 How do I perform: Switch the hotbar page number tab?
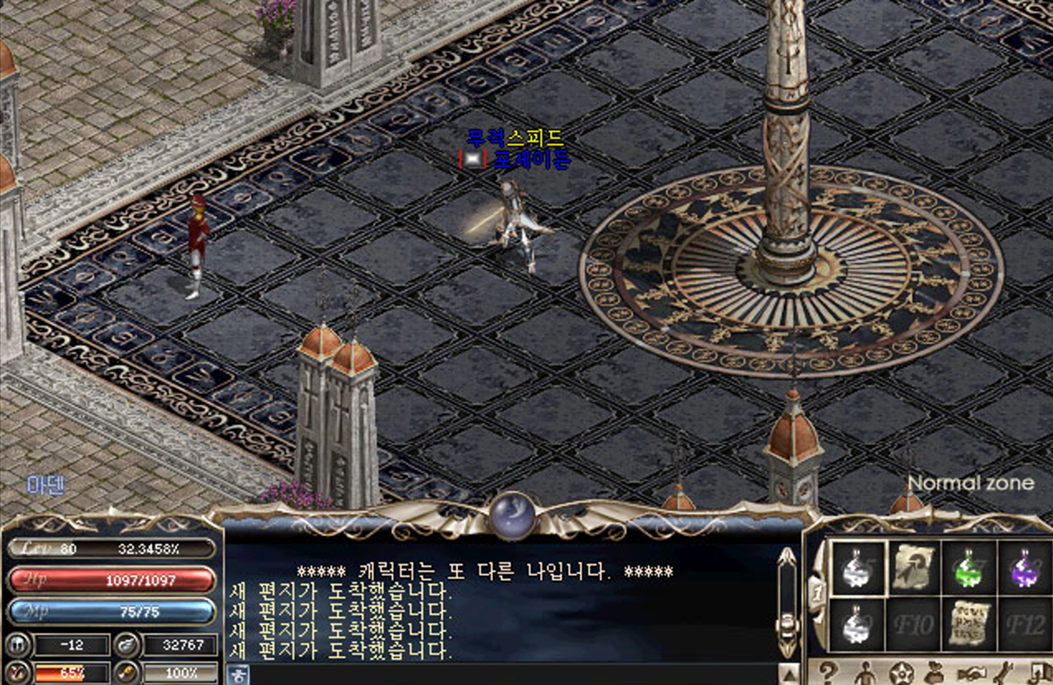tap(817, 594)
